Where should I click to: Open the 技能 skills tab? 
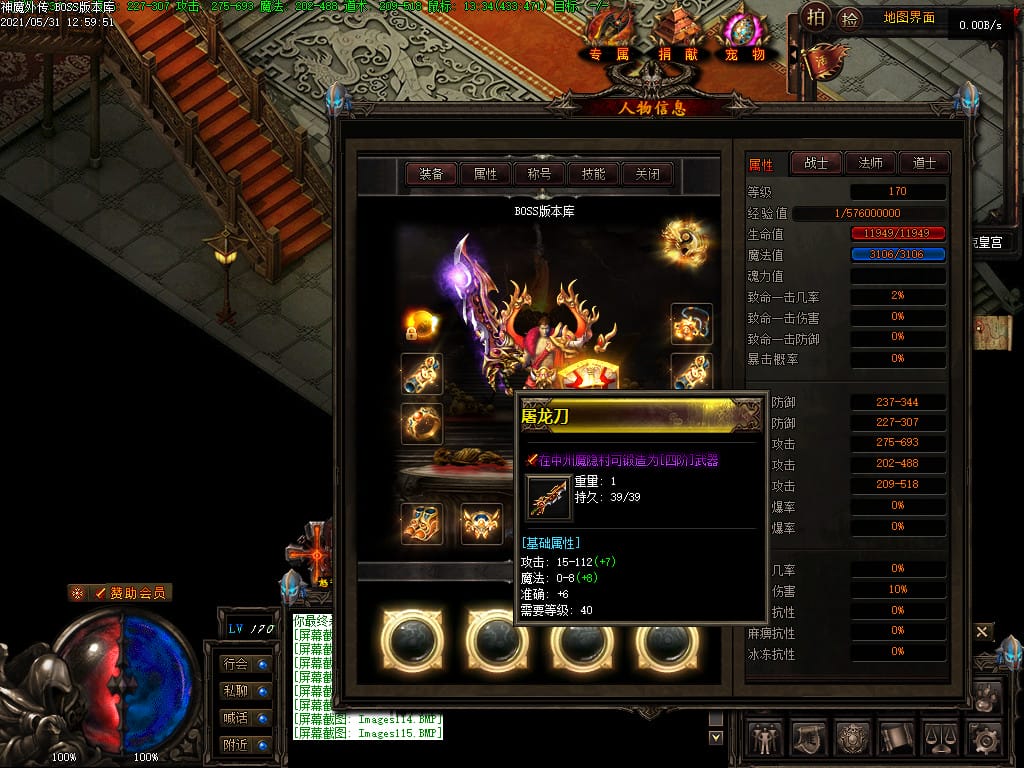pyautogui.click(x=593, y=174)
